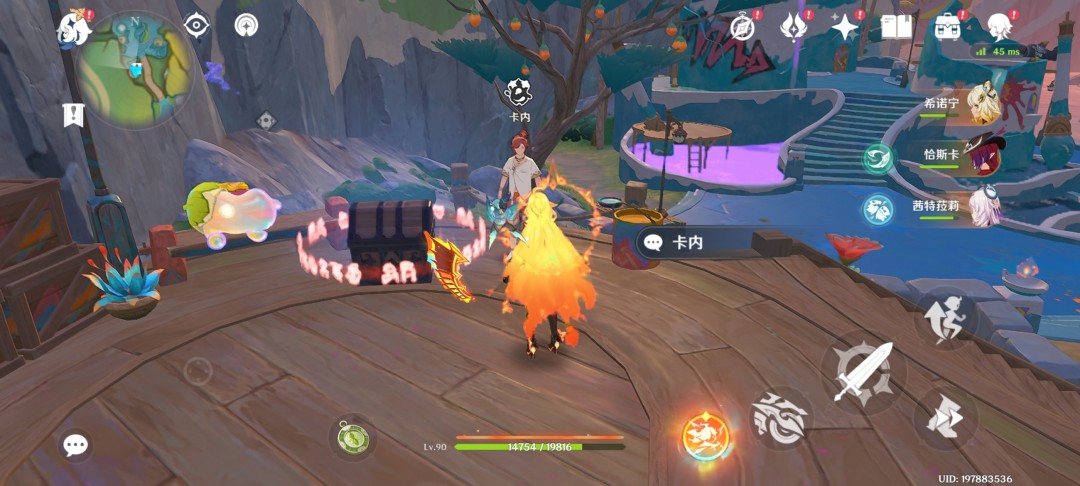
Task: Talk to 卡内 via the dialogue prompt
Action: pos(700,242)
